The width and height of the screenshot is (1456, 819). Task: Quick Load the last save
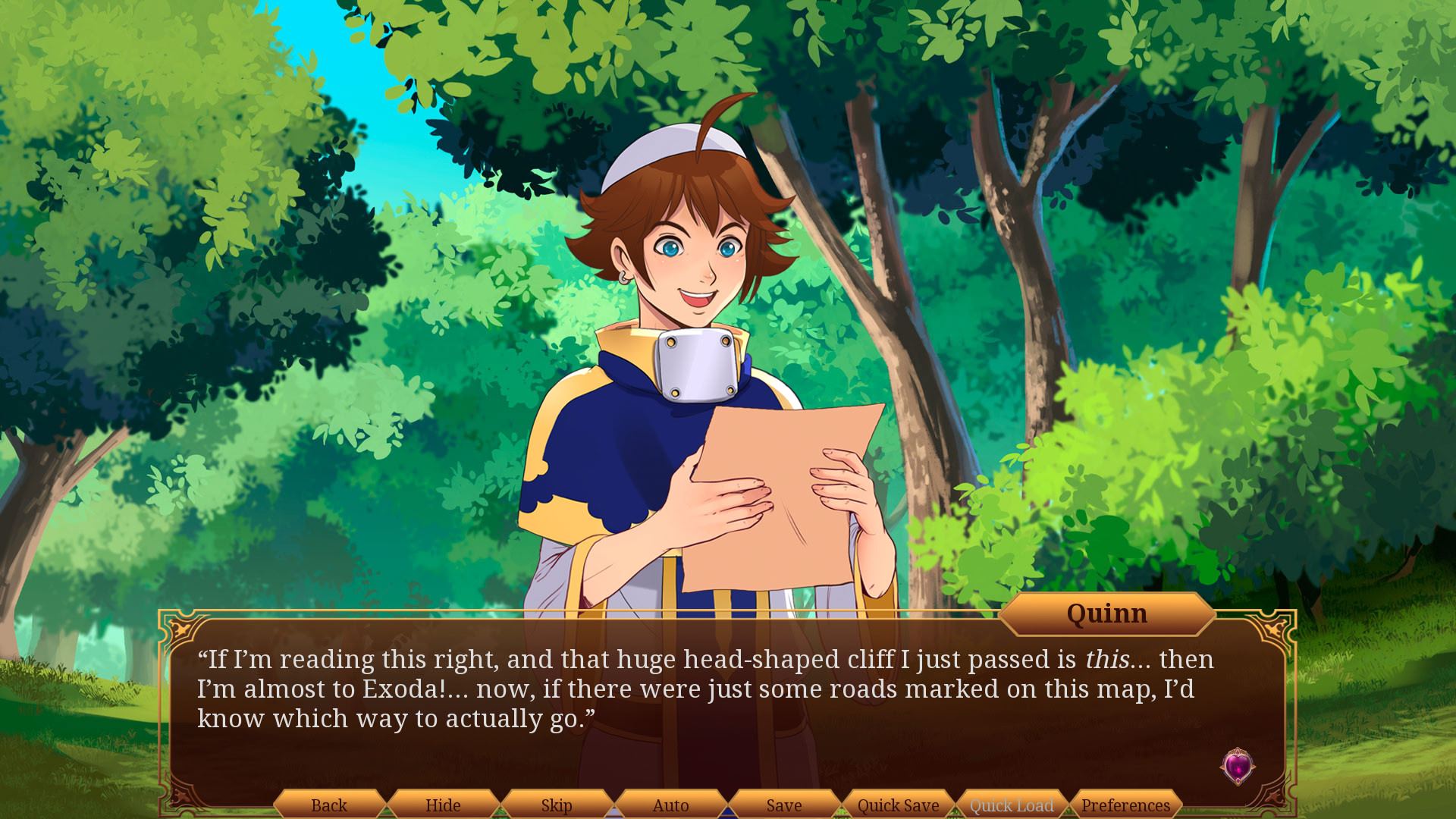(1012, 806)
